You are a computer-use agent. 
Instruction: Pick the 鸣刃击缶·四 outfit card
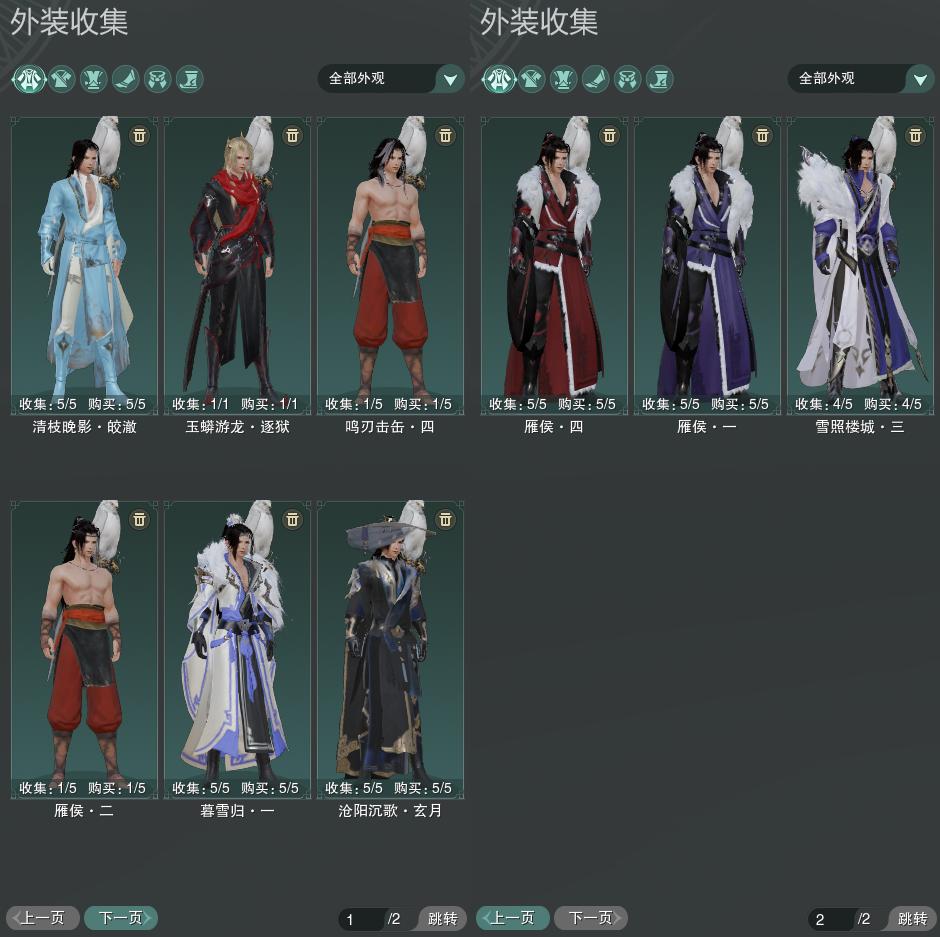390,260
